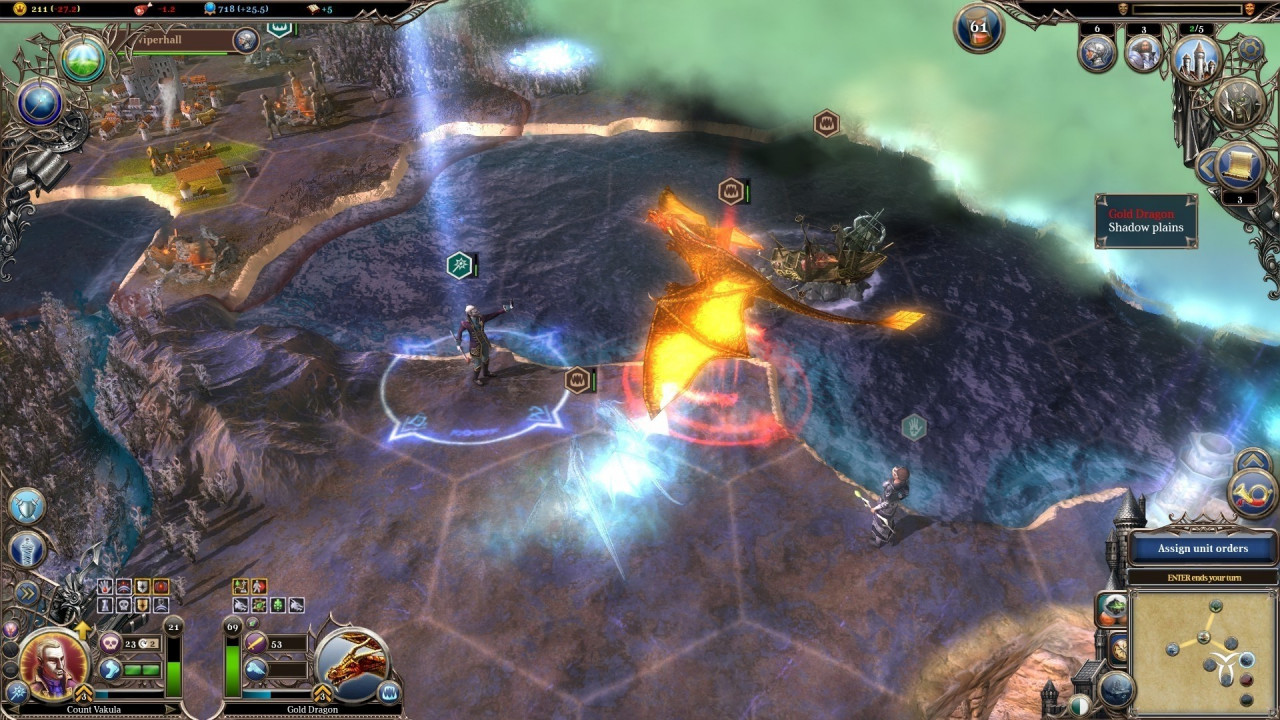Open the helmeted knight units list
This screenshot has width=1280, height=720.
coord(1097,53)
